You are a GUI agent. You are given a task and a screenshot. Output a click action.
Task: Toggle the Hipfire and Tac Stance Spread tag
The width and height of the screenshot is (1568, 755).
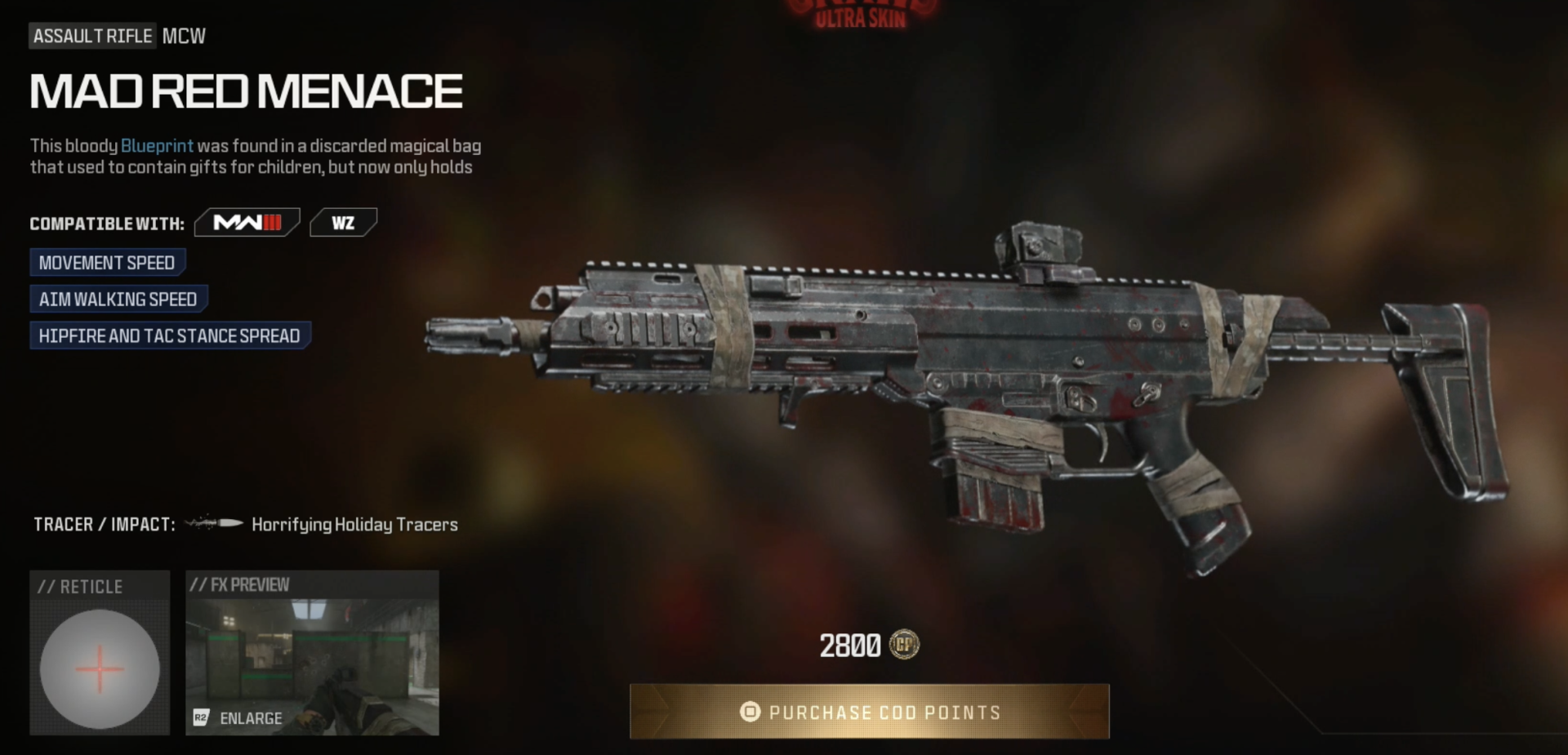pyautogui.click(x=169, y=335)
